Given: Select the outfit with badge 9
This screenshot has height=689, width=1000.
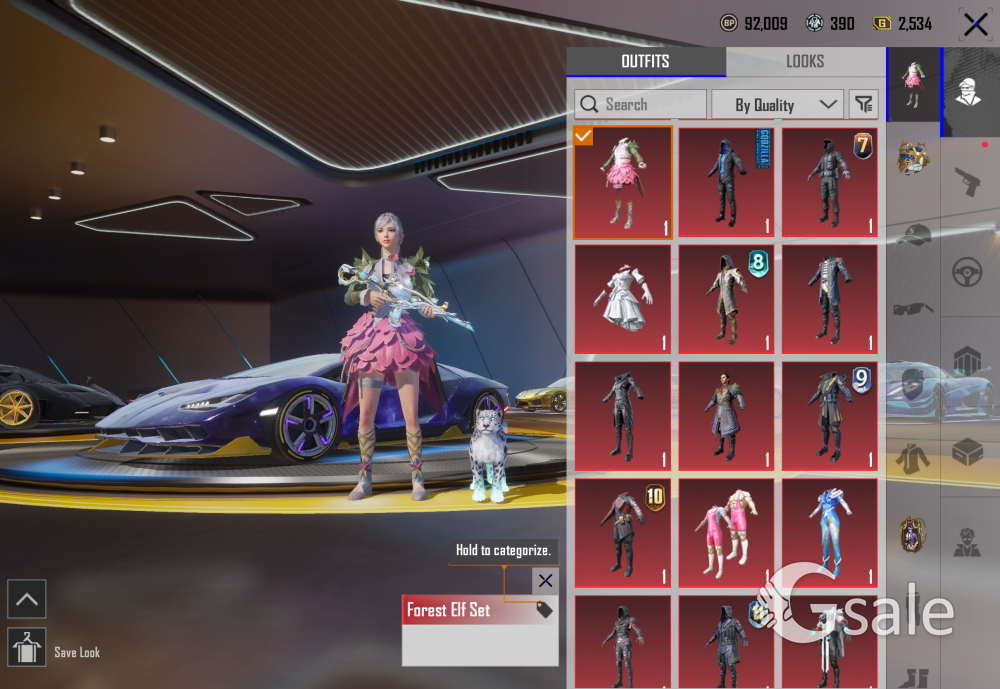Looking at the screenshot, I should [x=829, y=416].
